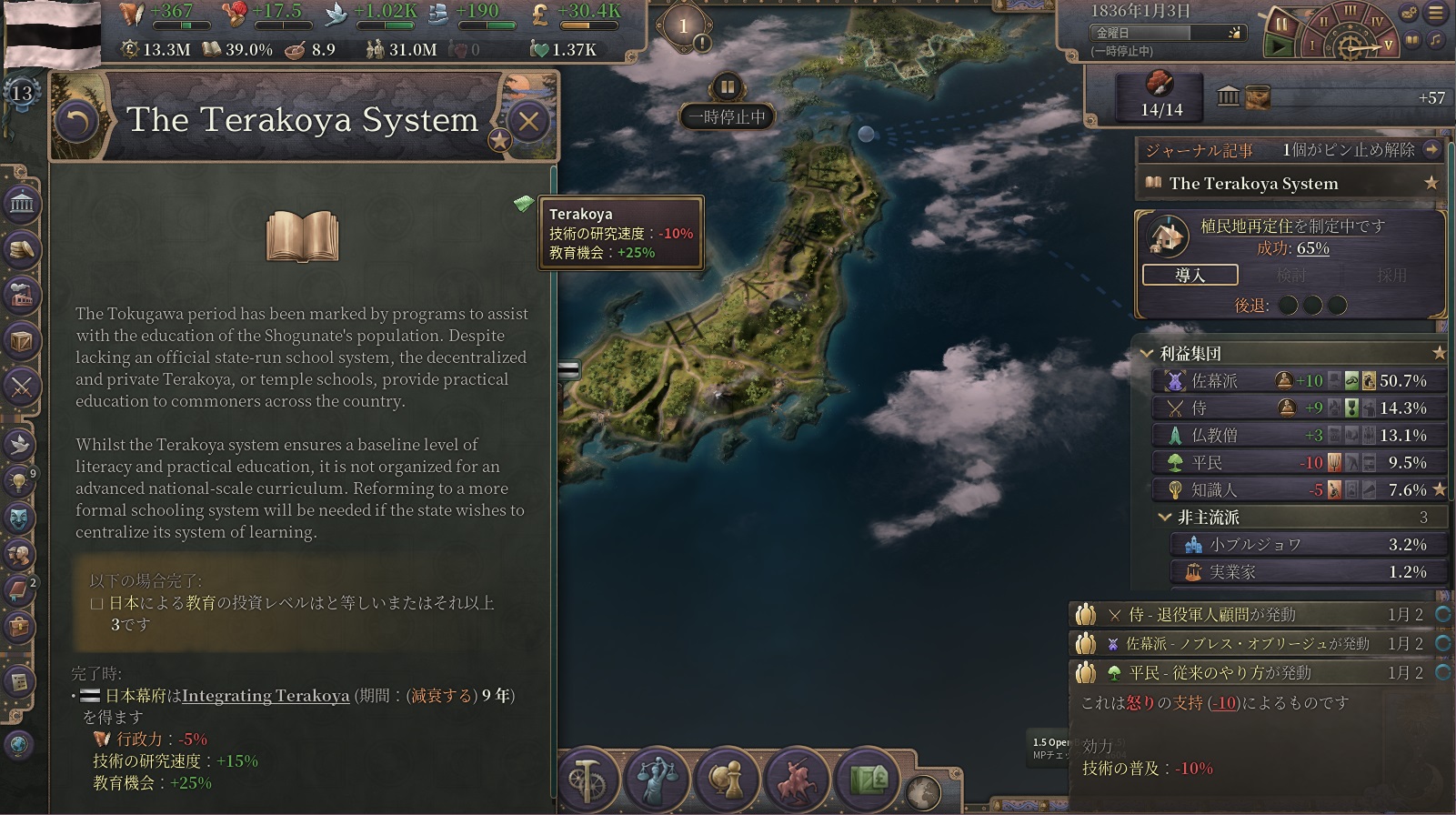Screen dimensions: 1456x815
Task: Click the green play button
Action: coord(1280,45)
